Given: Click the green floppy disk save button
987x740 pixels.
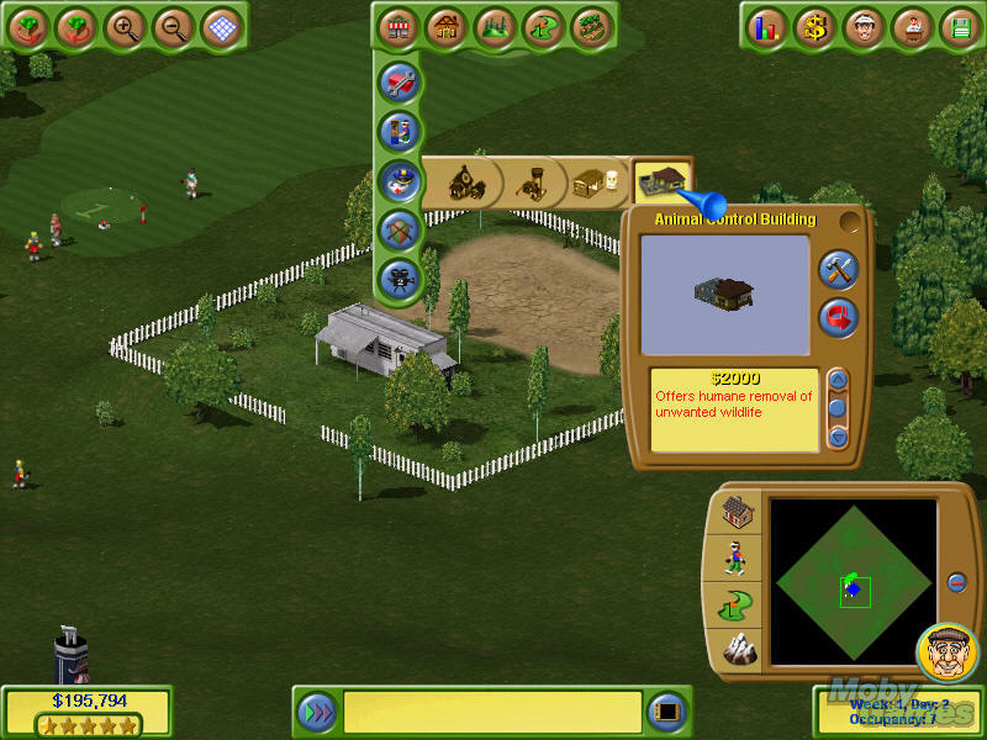Looking at the screenshot, I should click(961, 28).
